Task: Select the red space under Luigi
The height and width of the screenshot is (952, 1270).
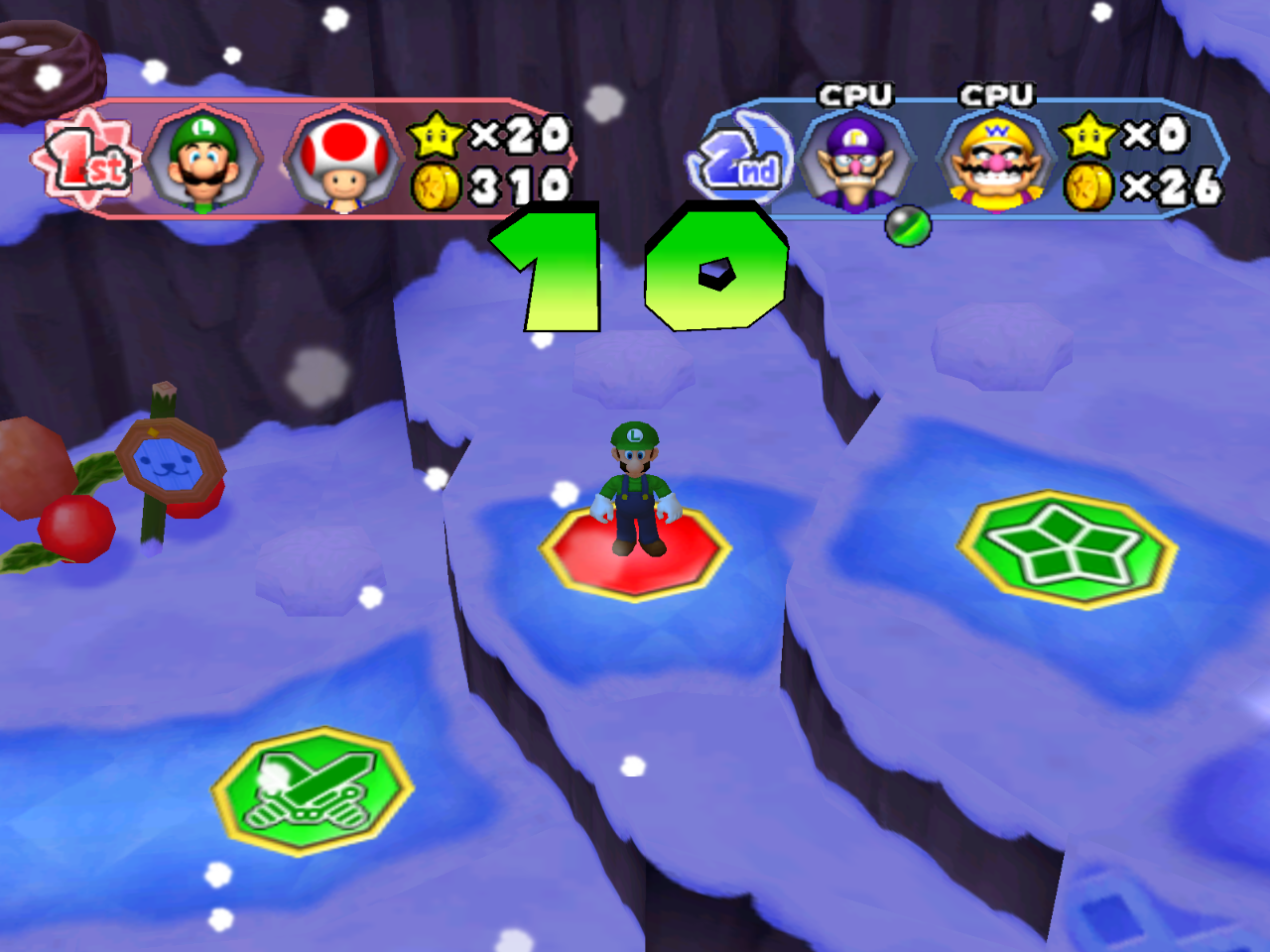Action: pos(635,555)
